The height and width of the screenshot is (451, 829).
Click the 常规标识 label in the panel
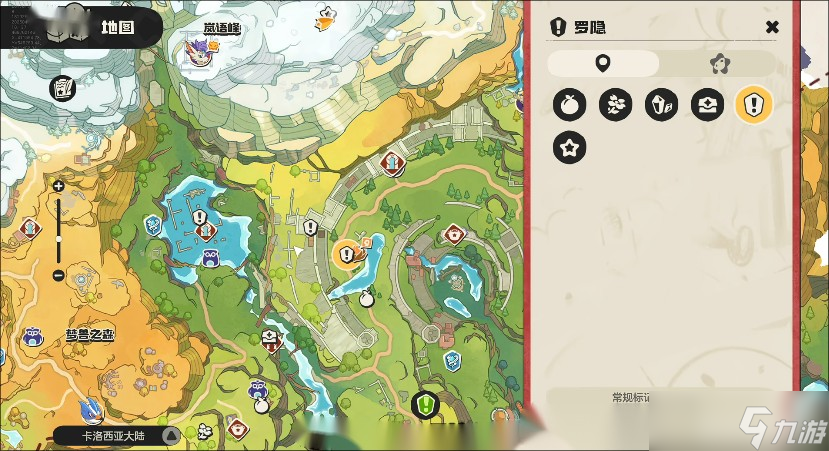632,398
